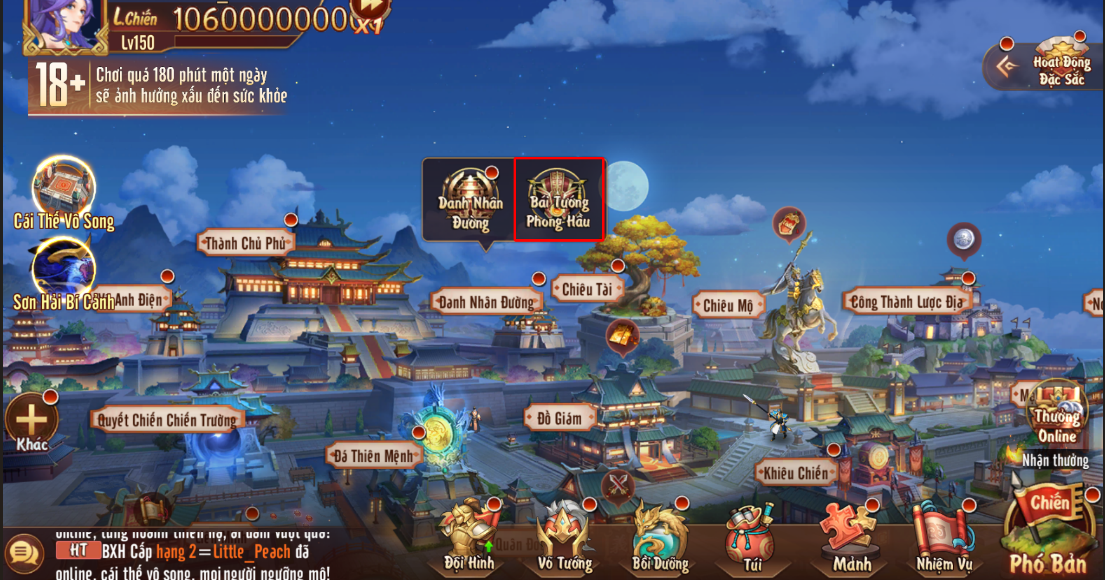The height and width of the screenshot is (580, 1105).
Task: Select Bái Tướng Phong Hầu option
Action: (x=559, y=199)
